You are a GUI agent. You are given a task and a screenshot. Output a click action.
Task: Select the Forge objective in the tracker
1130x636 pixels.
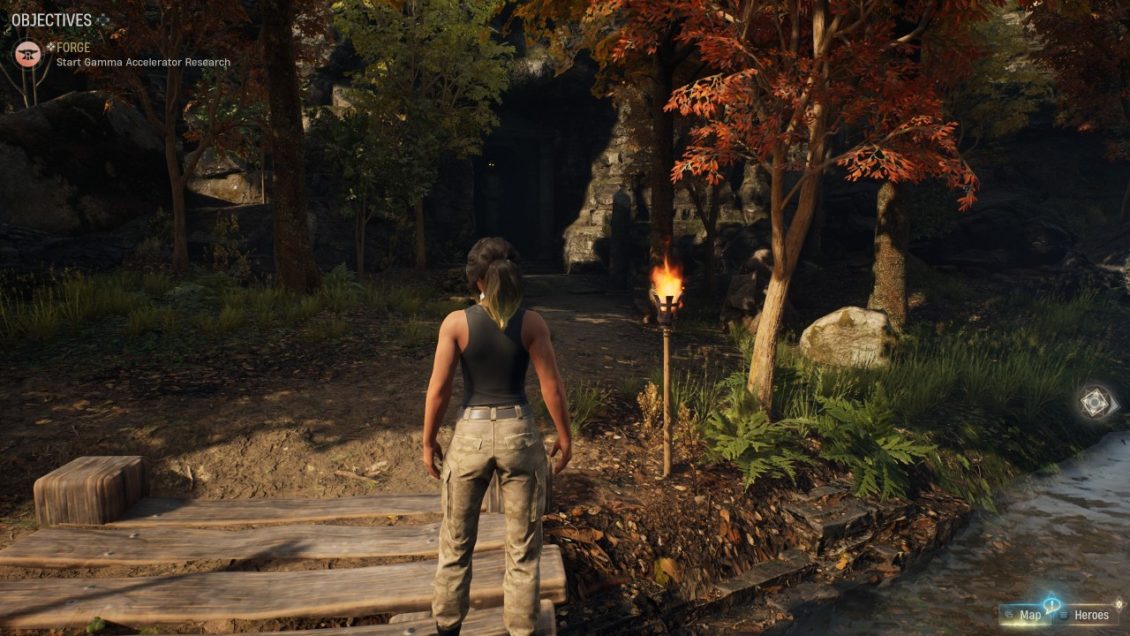pyautogui.click(x=73, y=47)
